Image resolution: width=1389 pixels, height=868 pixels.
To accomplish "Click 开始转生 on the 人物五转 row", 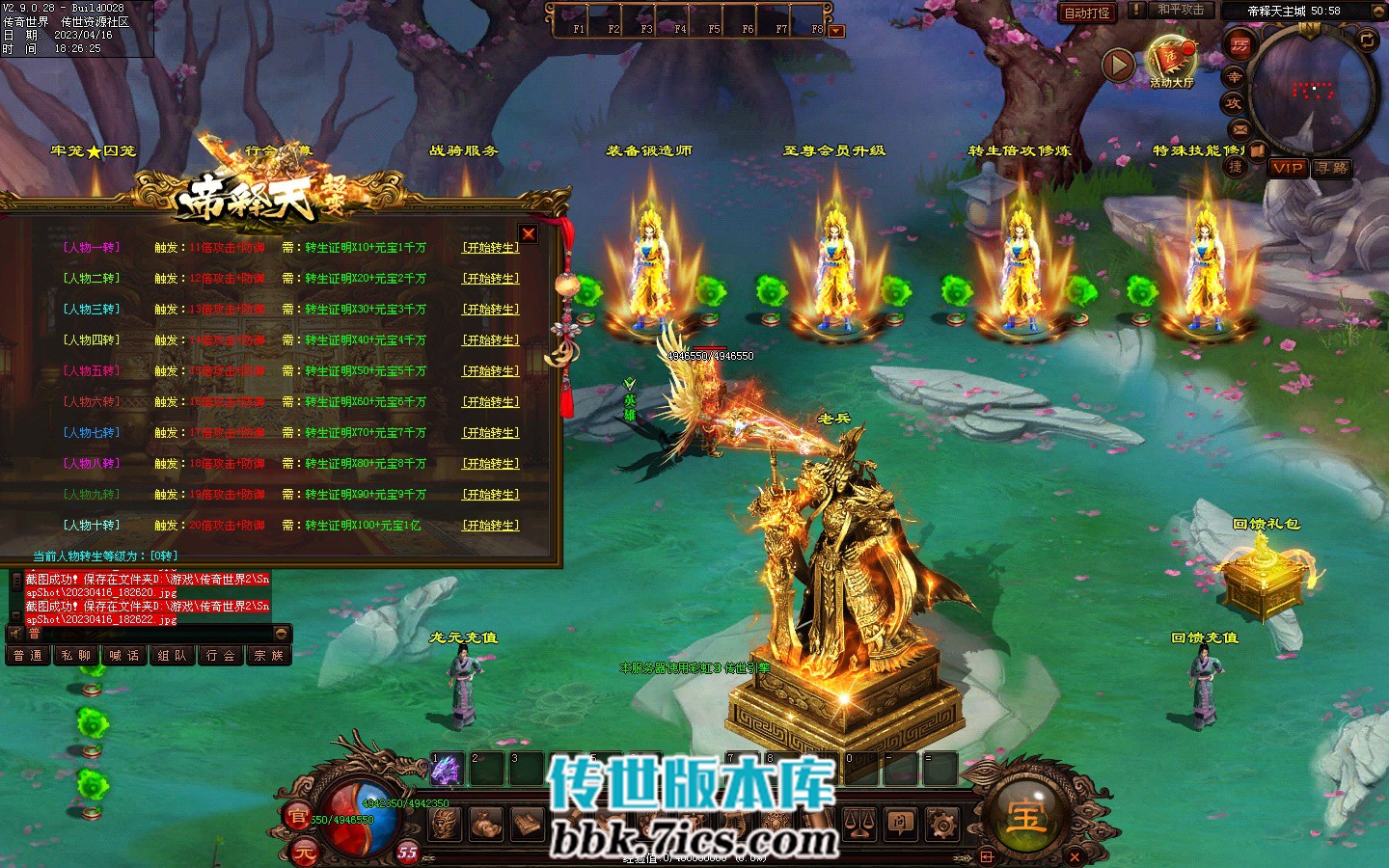I will (491, 371).
